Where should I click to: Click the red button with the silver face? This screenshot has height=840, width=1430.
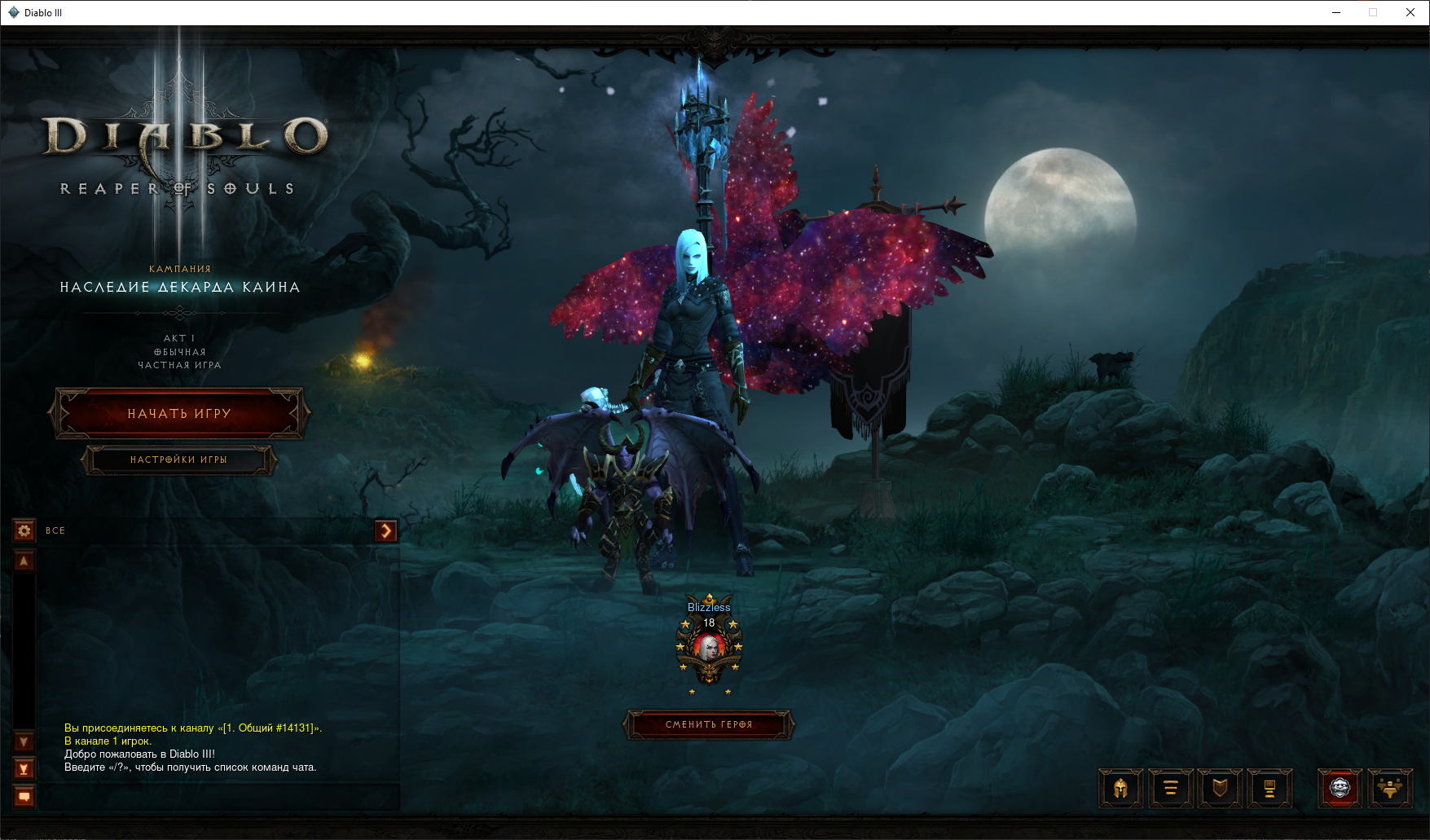(x=1340, y=788)
